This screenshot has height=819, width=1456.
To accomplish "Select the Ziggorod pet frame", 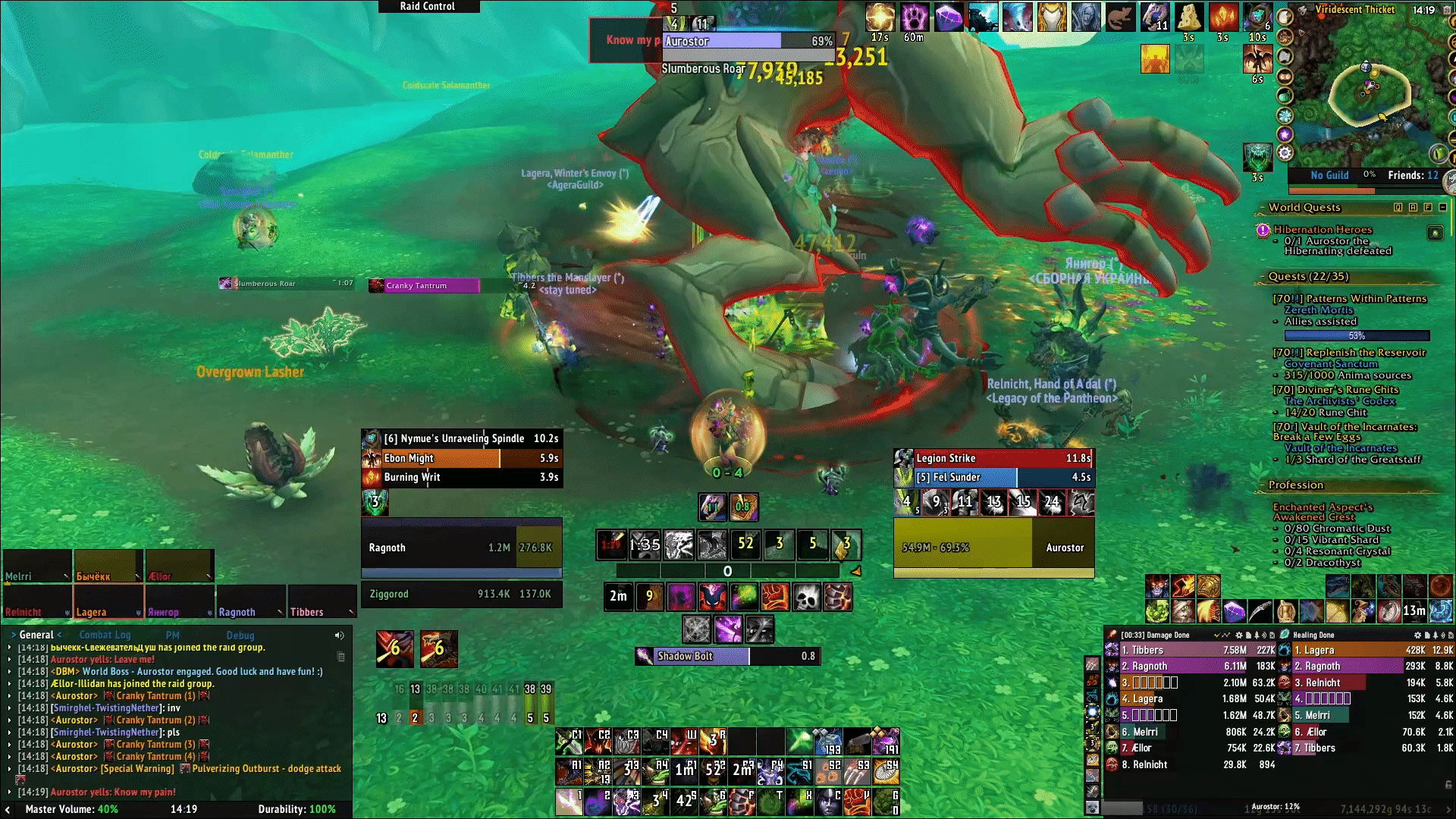I will click(461, 595).
